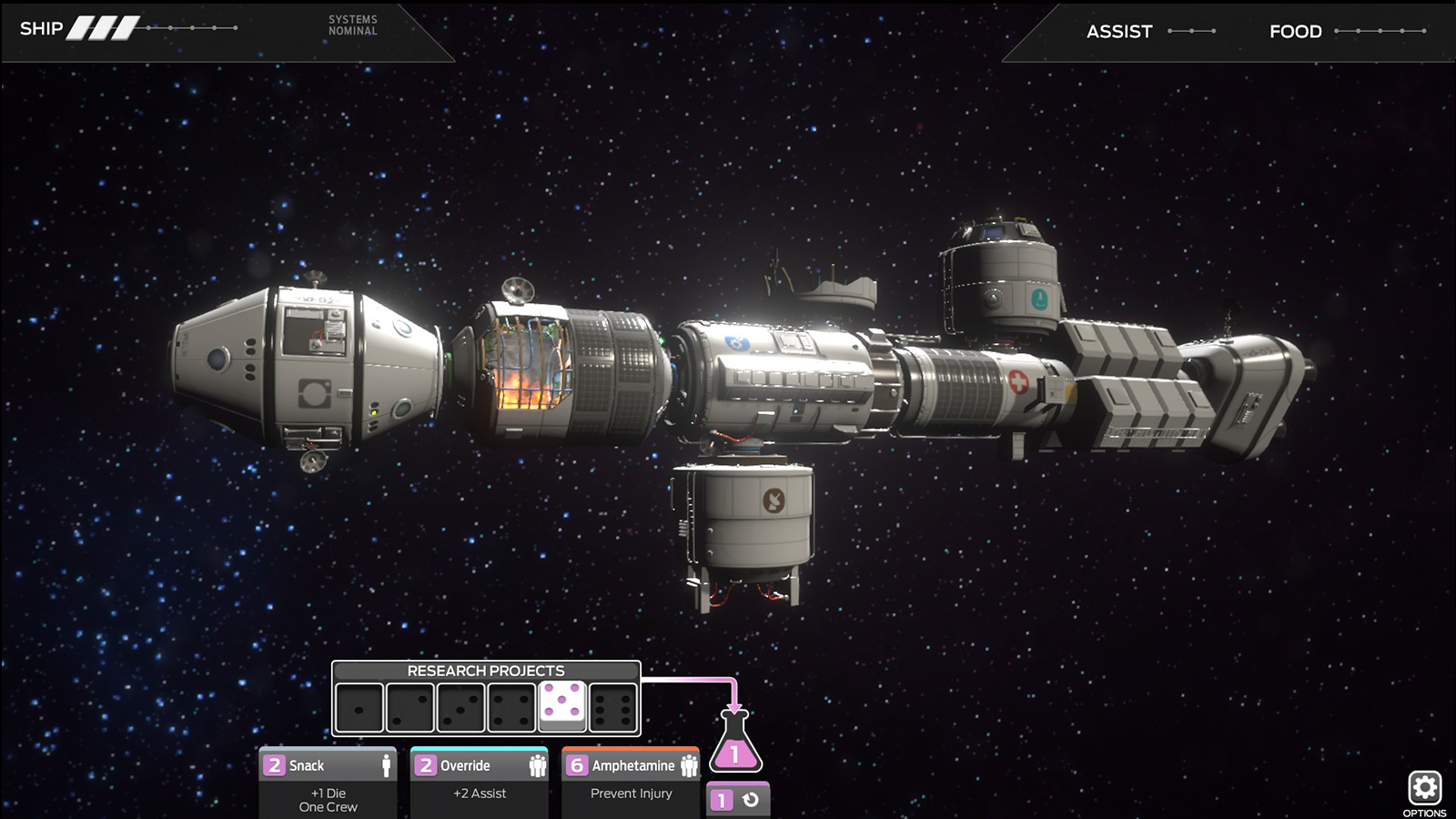Pick the Amphetamine research card
The image size is (1456, 819).
pos(631,783)
